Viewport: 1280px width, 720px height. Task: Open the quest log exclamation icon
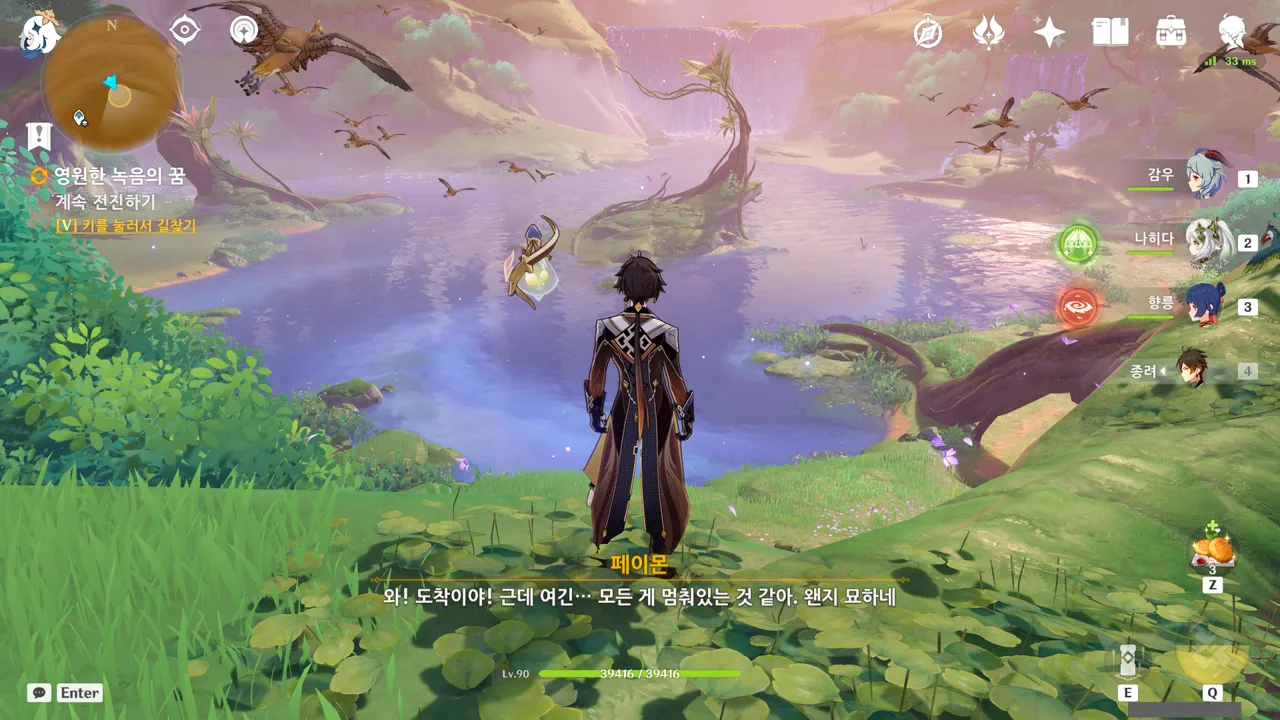[39, 136]
